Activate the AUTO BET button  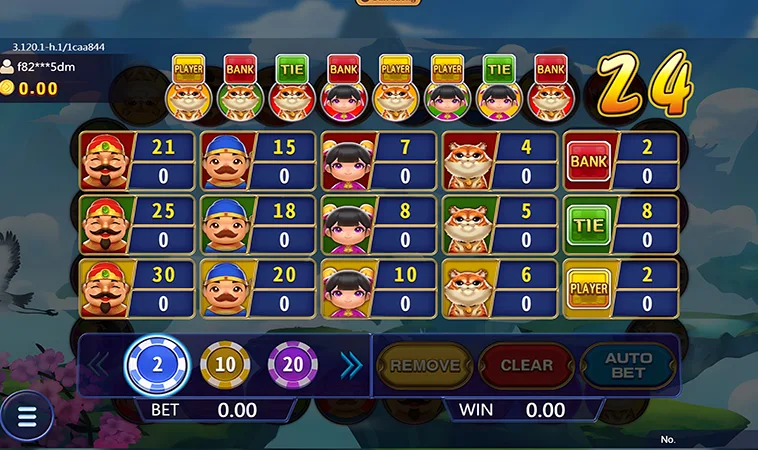628,366
